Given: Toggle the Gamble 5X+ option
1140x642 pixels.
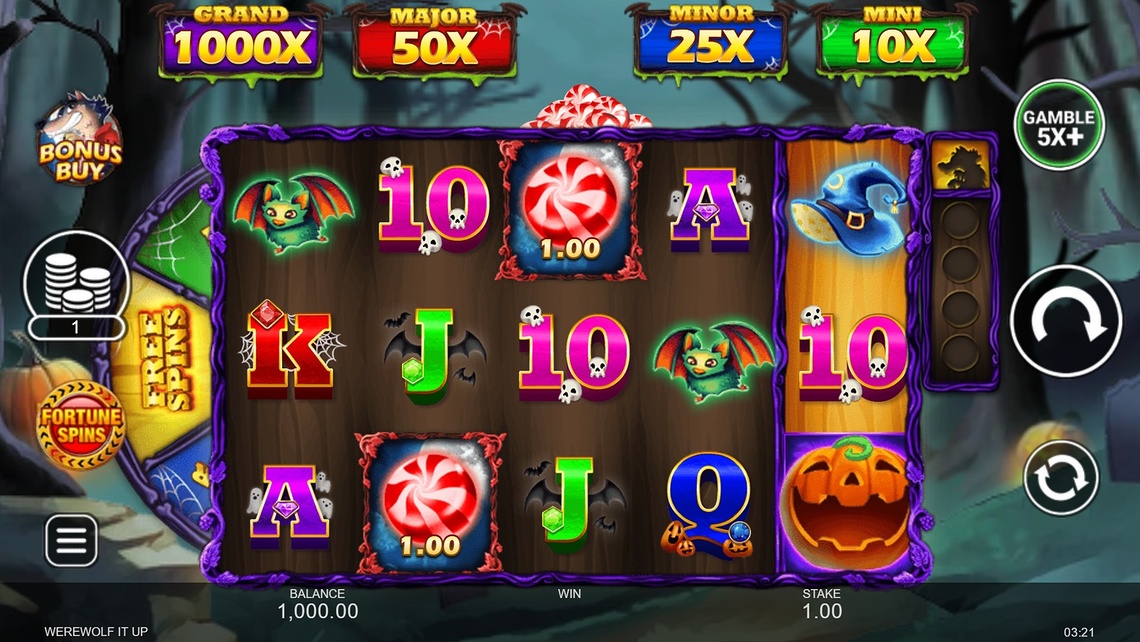Looking at the screenshot, I should (1059, 126).
